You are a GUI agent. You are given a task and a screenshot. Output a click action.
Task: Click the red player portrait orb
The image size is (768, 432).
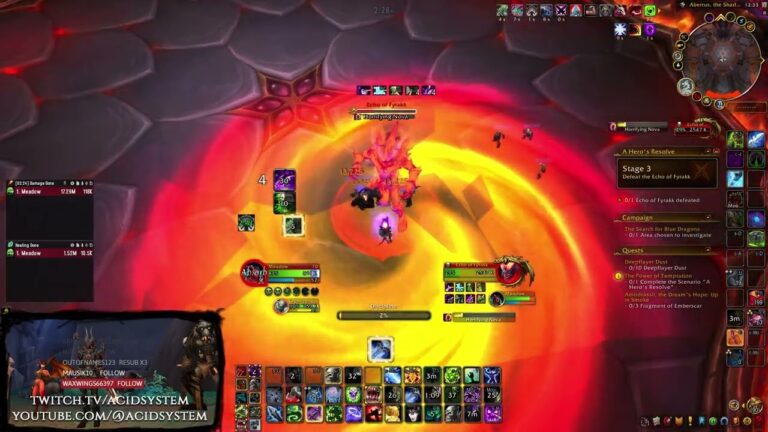point(253,272)
